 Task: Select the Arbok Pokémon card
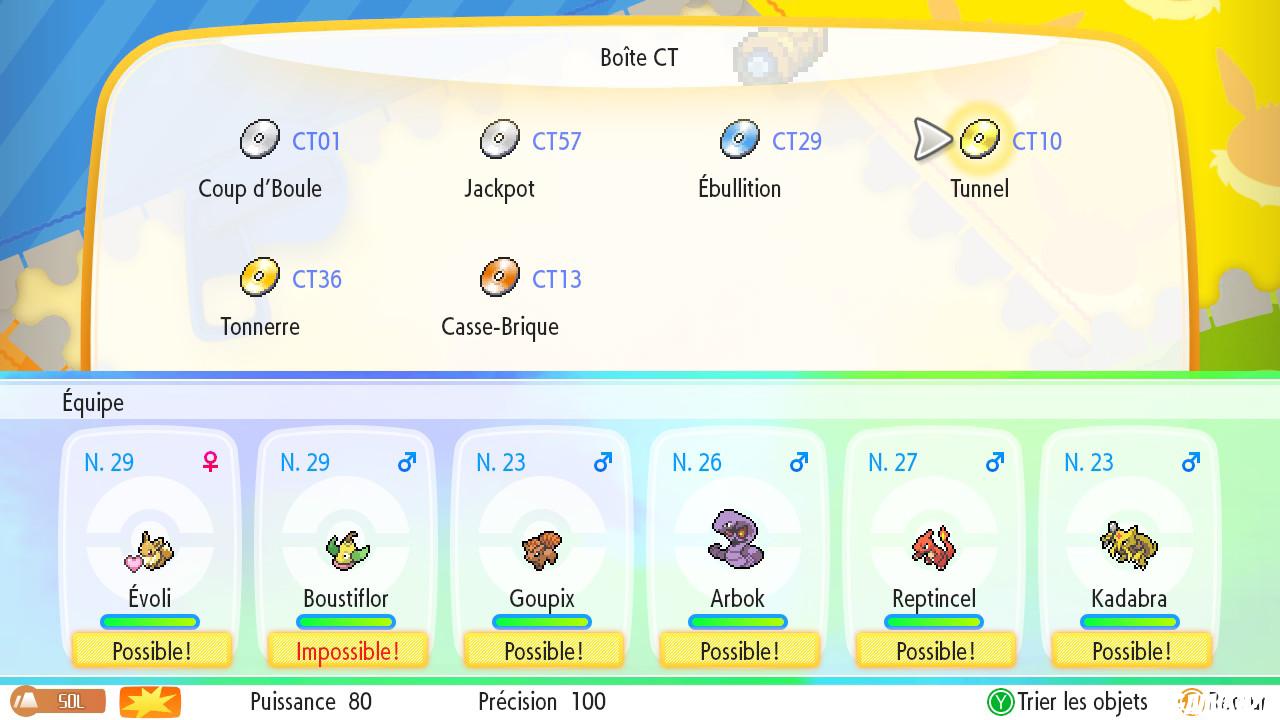737,543
